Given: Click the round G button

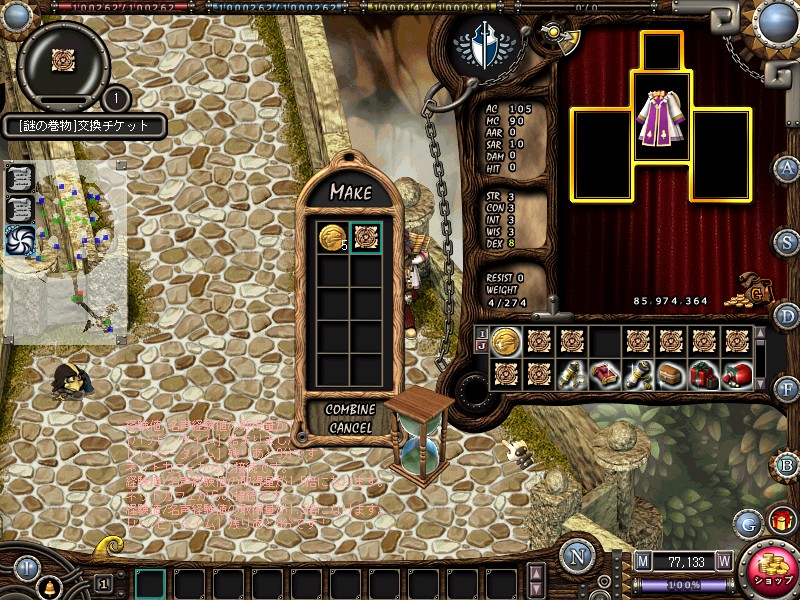Looking at the screenshot, I should point(748,521).
